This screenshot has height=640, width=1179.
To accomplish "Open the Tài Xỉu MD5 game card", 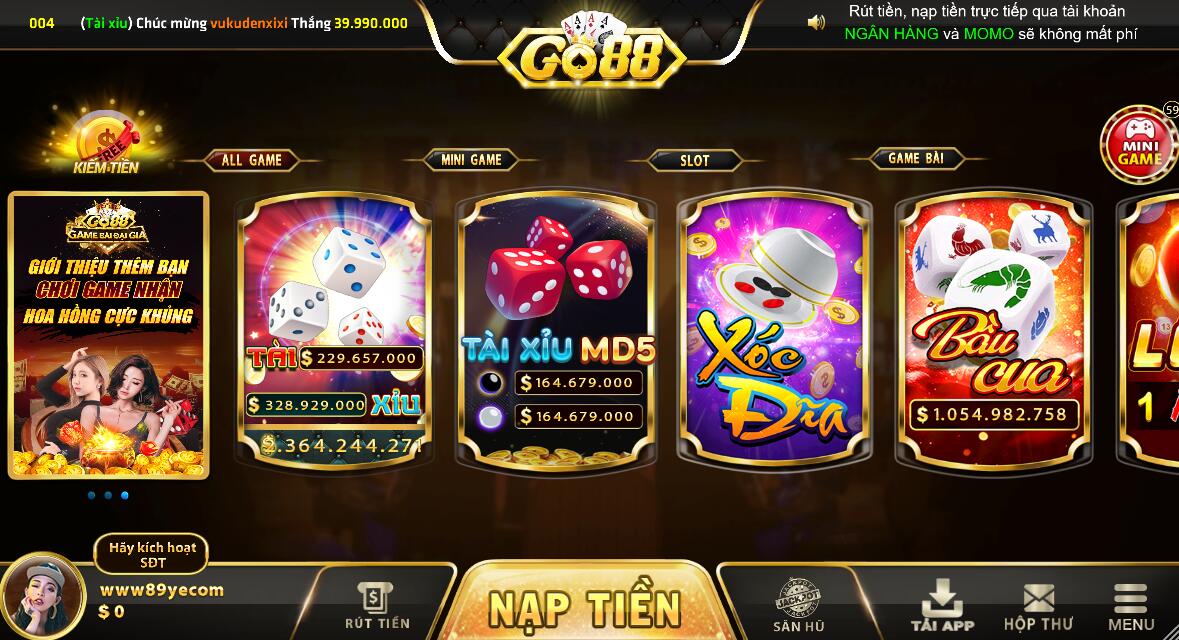I will pyautogui.click(x=556, y=329).
